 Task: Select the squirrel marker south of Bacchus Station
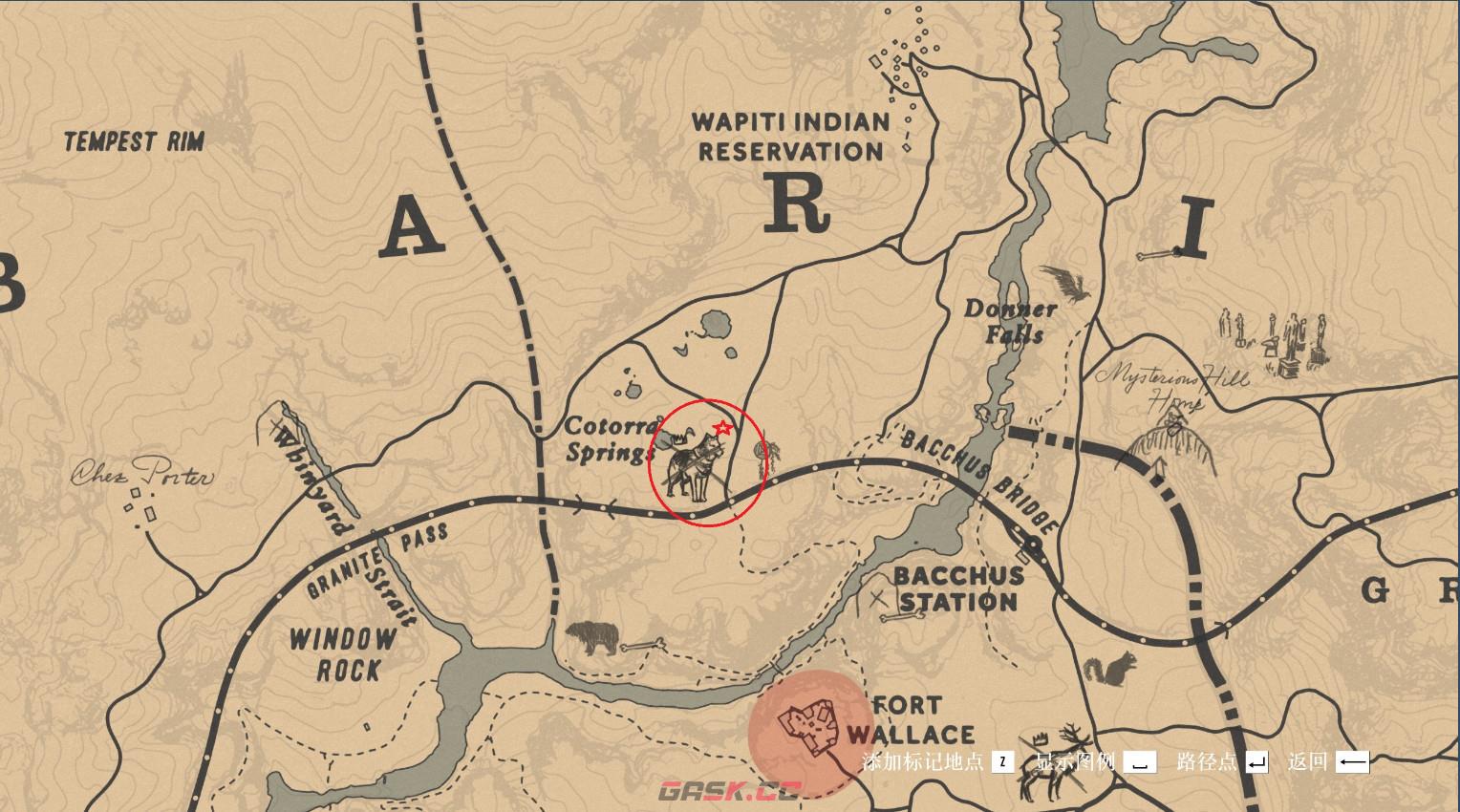(x=1111, y=668)
